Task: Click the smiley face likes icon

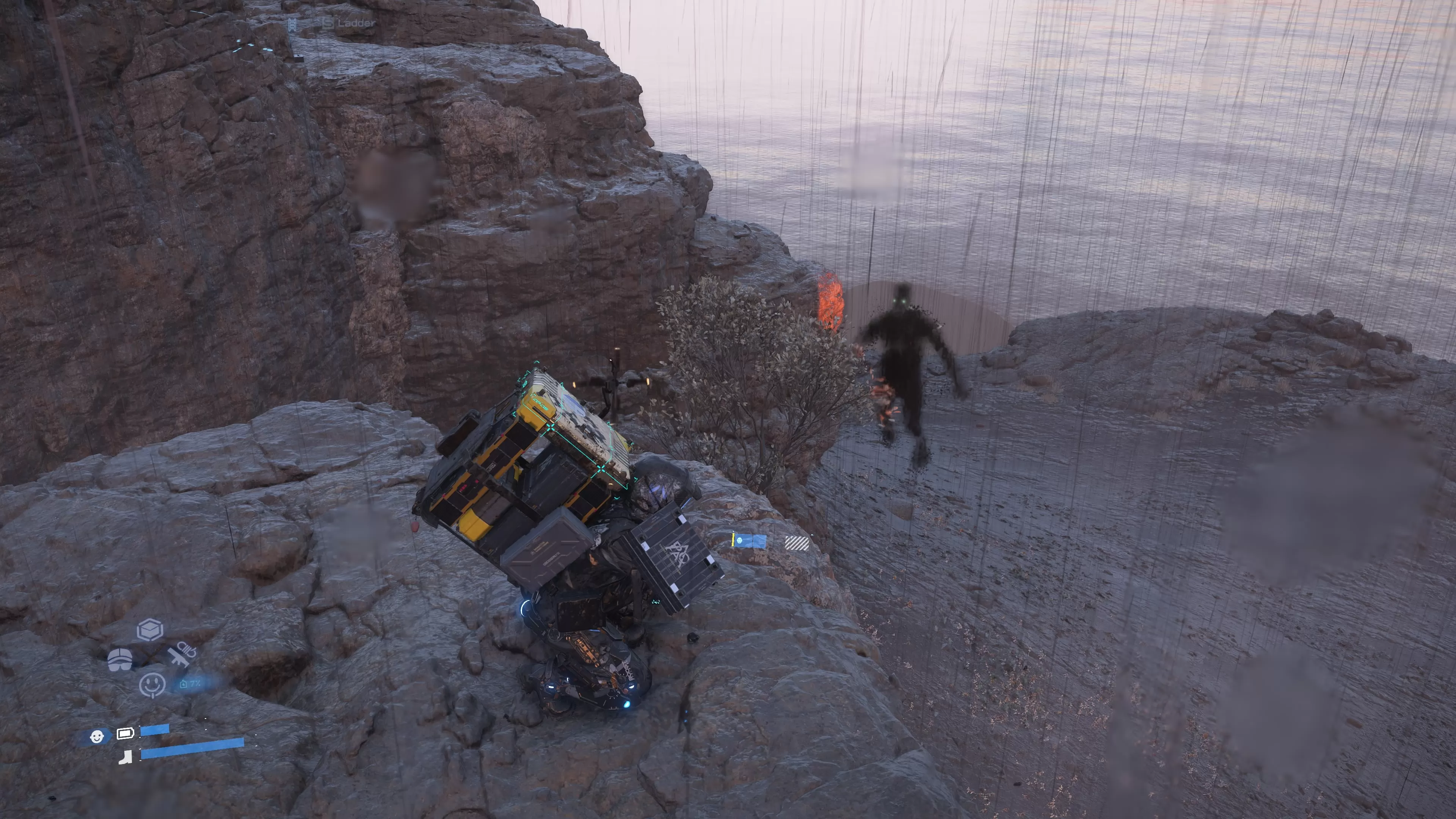Action: click(x=152, y=684)
